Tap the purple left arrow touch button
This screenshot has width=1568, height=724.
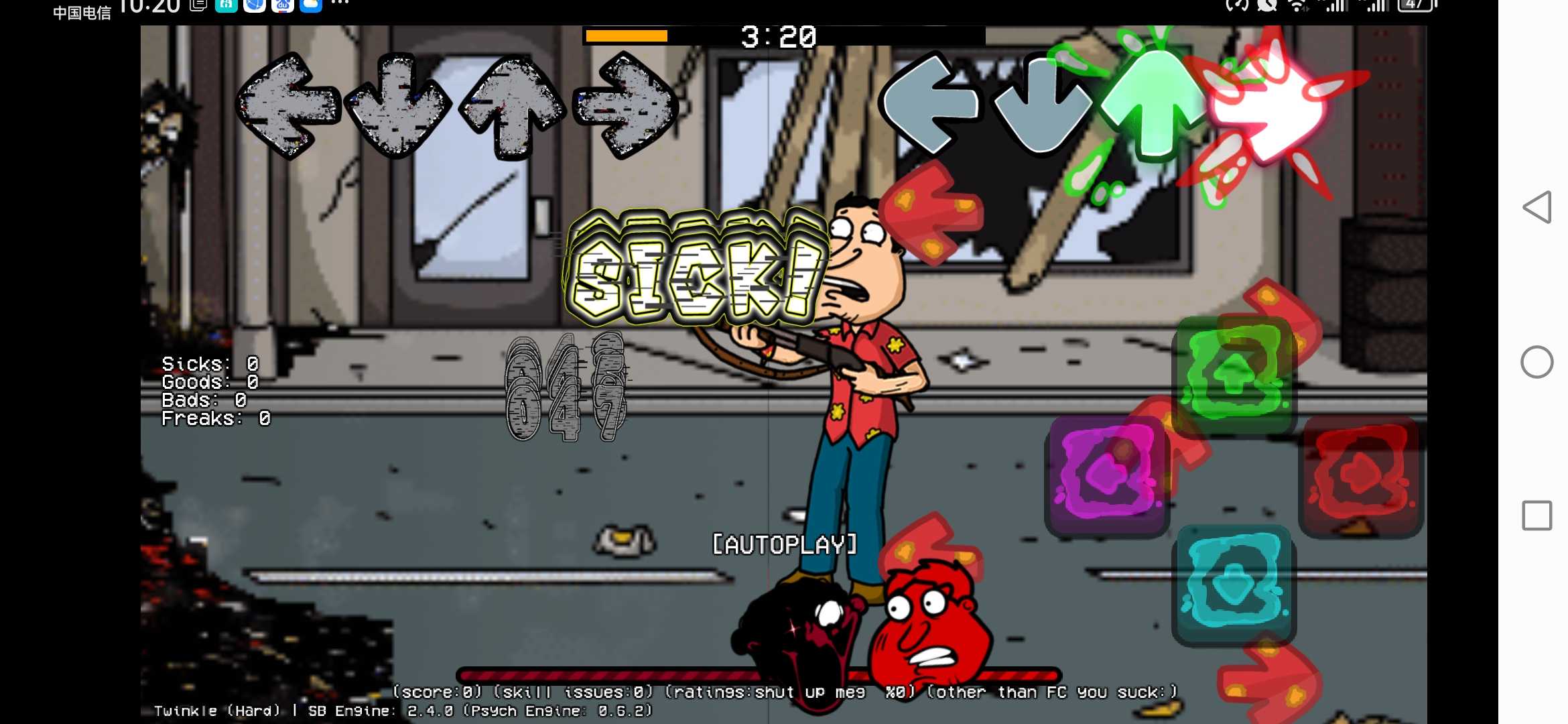pyautogui.click(x=1107, y=475)
